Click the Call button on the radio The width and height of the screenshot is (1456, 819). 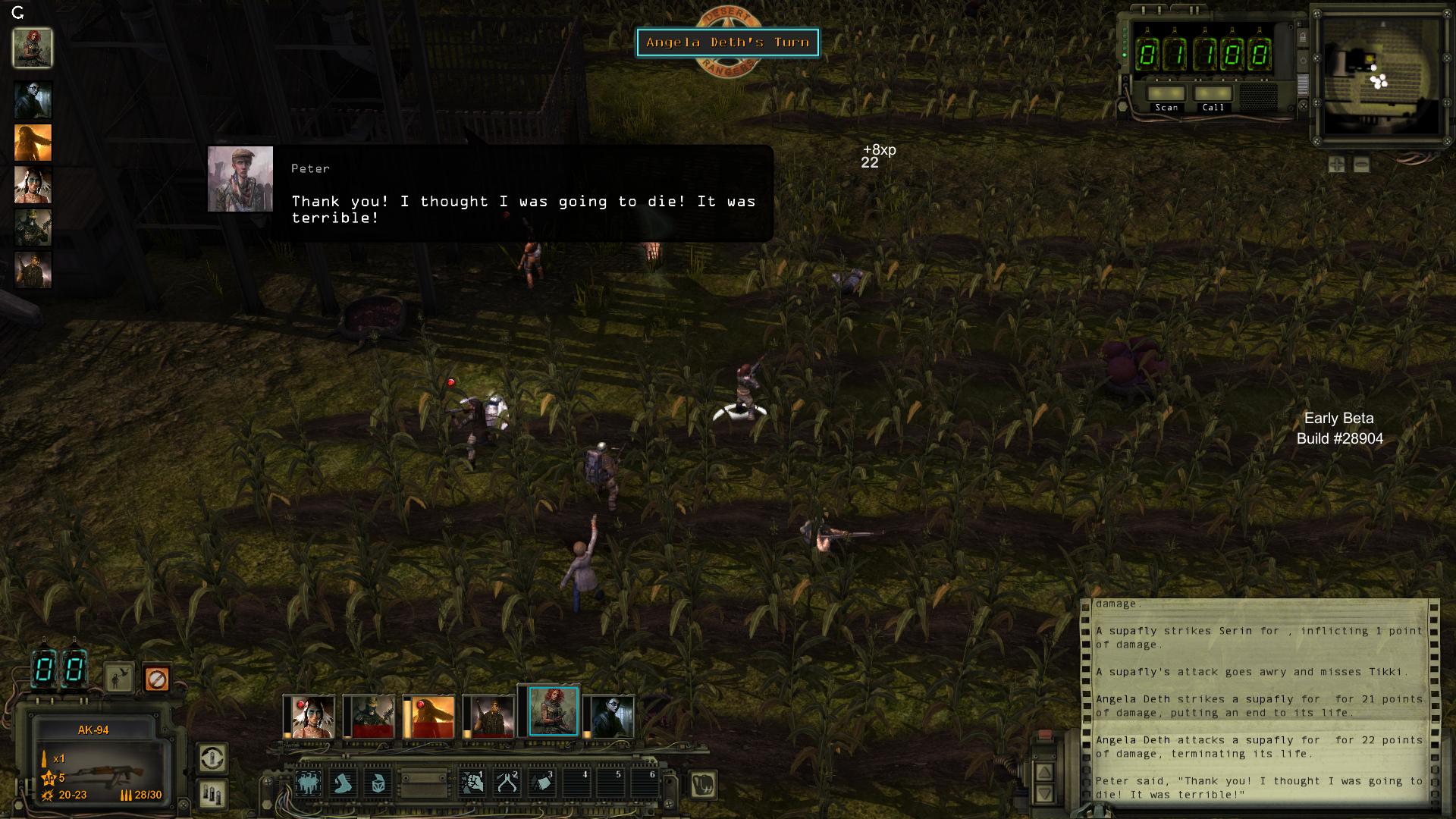tap(1213, 94)
